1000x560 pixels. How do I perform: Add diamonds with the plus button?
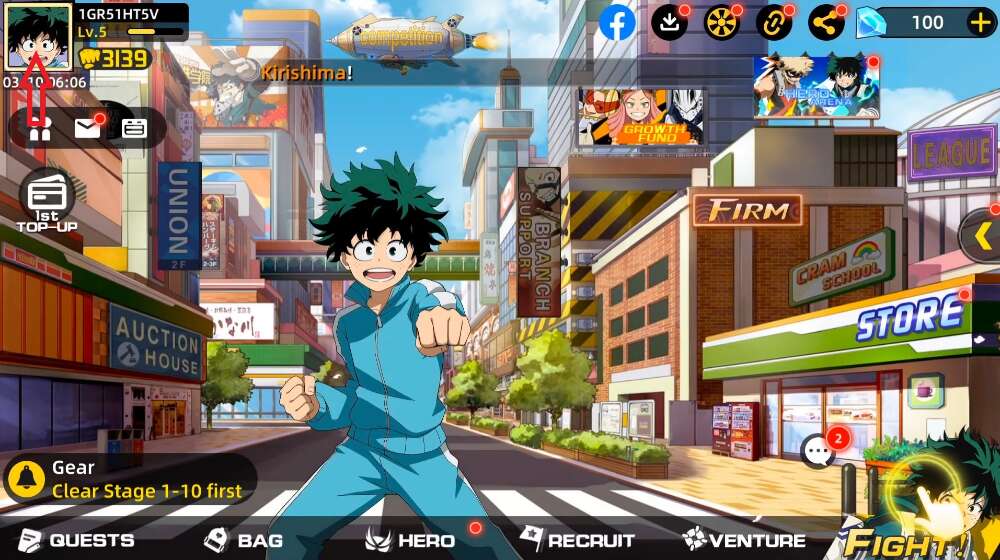click(x=979, y=22)
